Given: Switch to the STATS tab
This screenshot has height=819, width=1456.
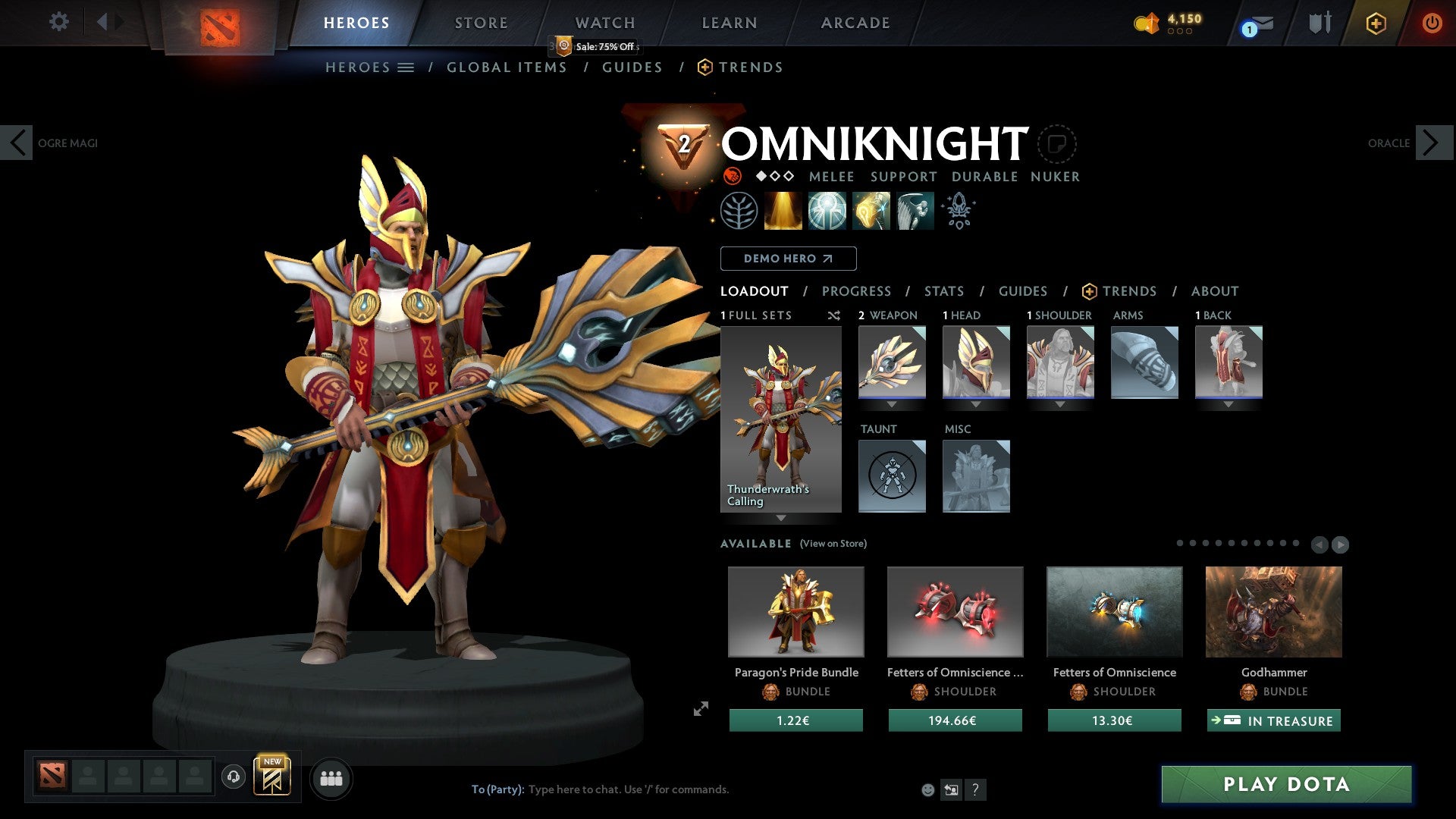Looking at the screenshot, I should (x=943, y=290).
